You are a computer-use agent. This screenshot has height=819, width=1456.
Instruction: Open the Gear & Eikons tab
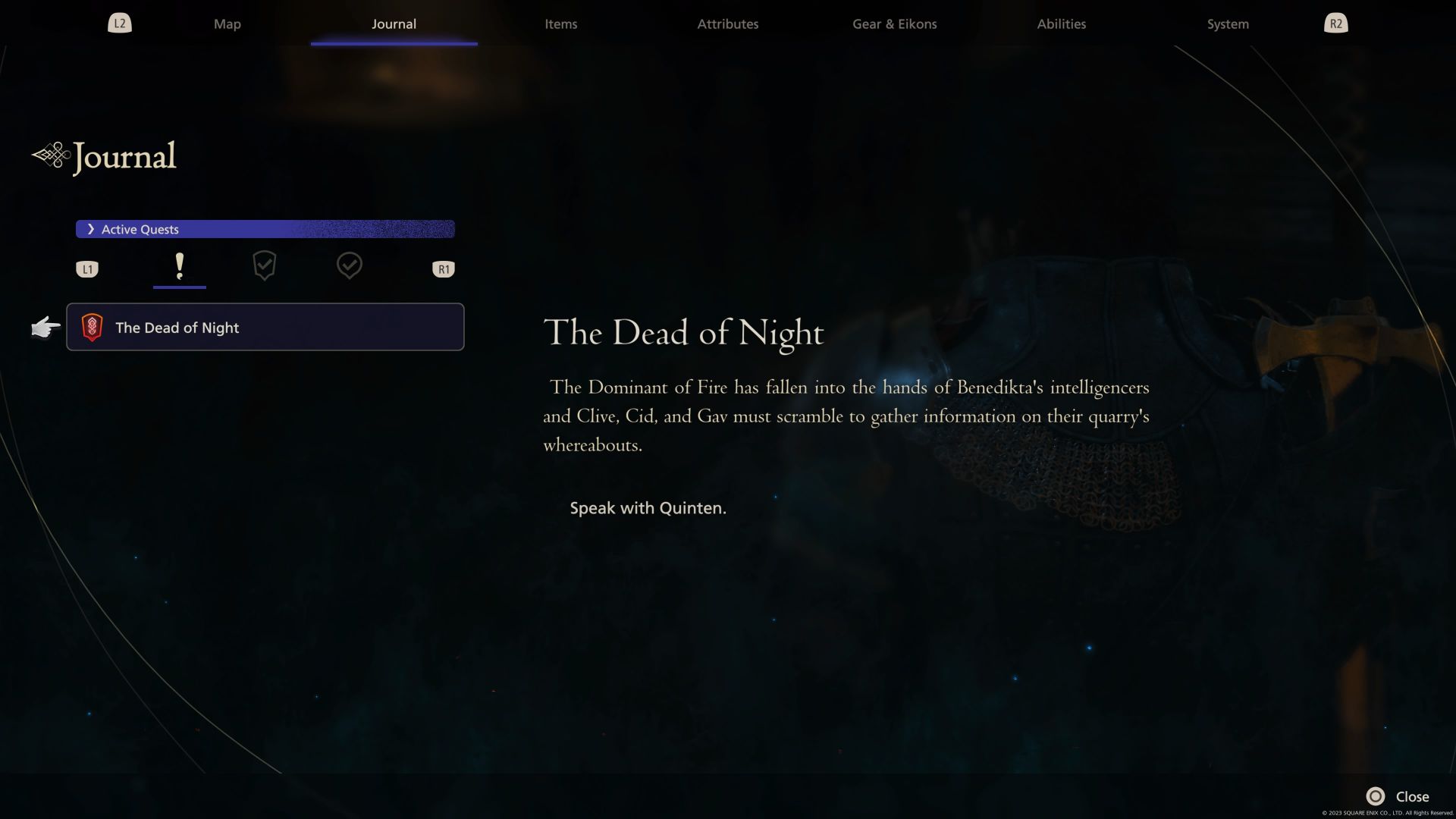click(x=894, y=24)
